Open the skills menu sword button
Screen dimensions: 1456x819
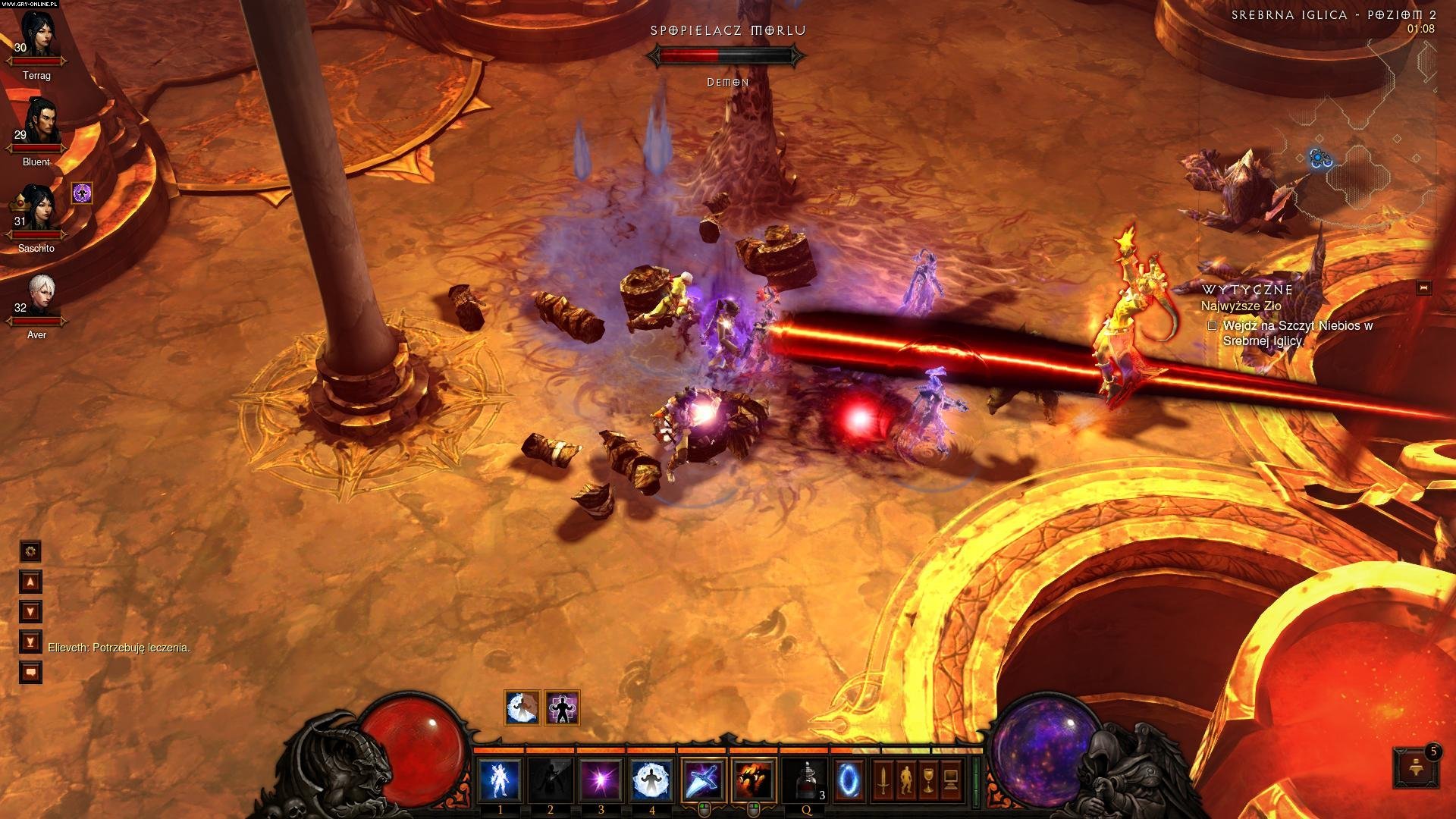[x=882, y=780]
